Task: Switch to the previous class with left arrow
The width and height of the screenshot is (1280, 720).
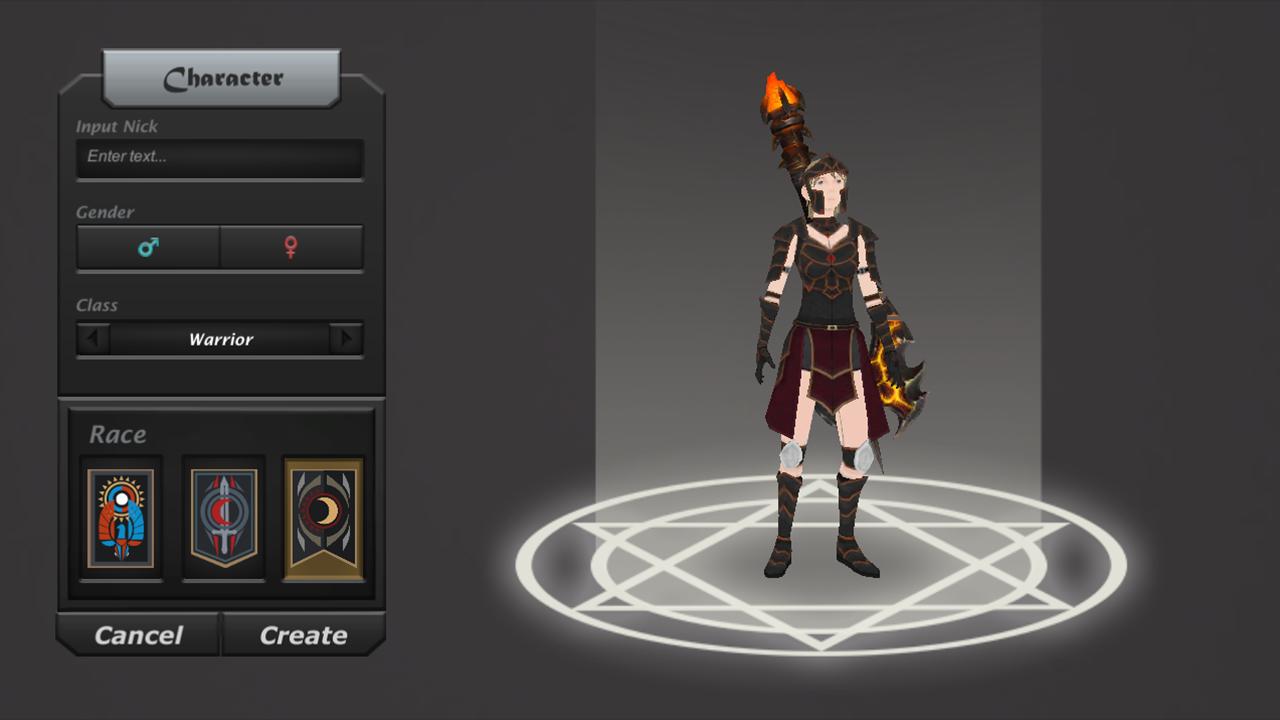Action: [x=93, y=339]
